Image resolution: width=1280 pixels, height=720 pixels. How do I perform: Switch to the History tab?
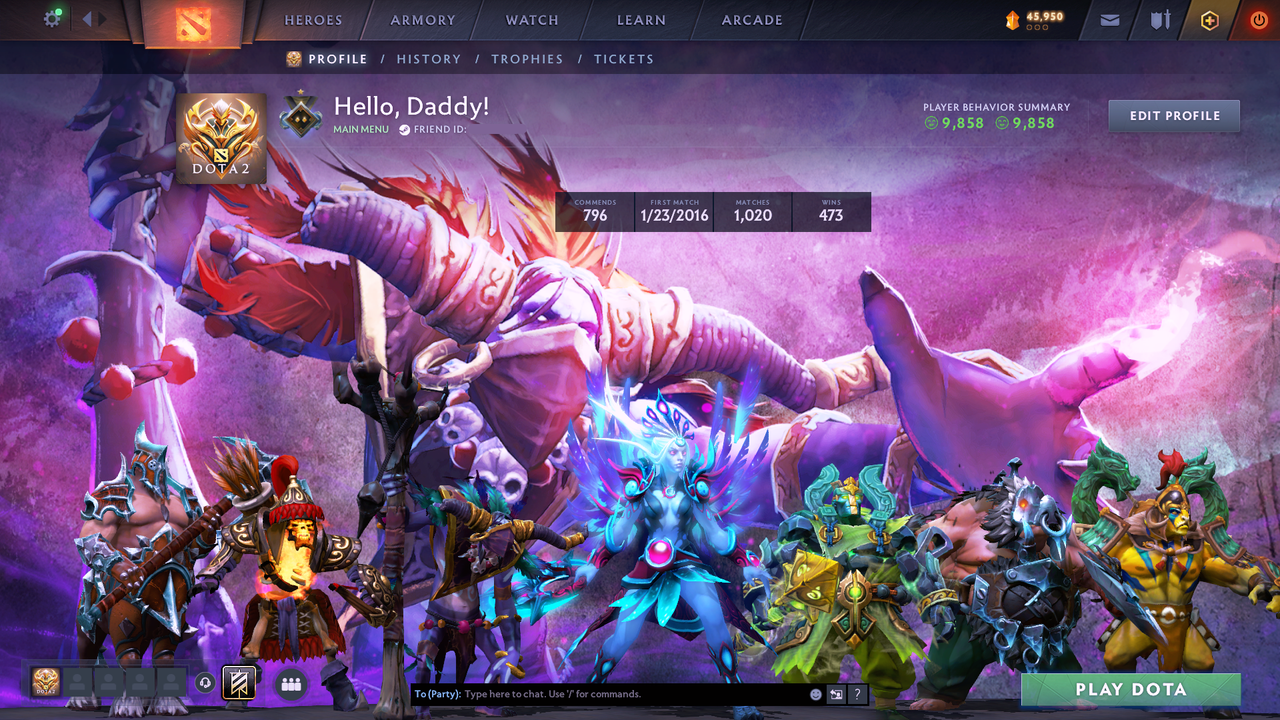[429, 59]
